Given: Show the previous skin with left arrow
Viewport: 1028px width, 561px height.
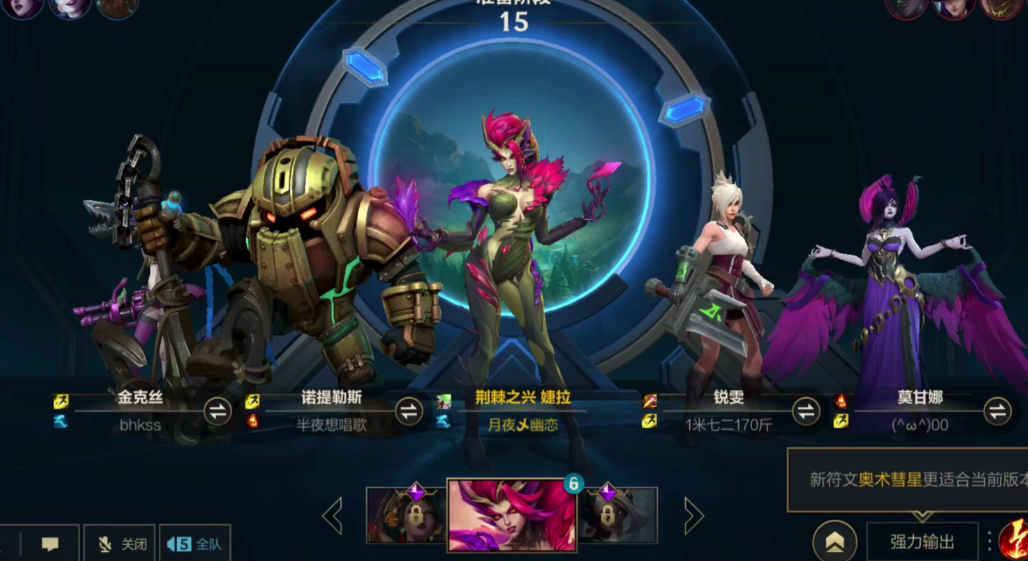Looking at the screenshot, I should point(333,516).
